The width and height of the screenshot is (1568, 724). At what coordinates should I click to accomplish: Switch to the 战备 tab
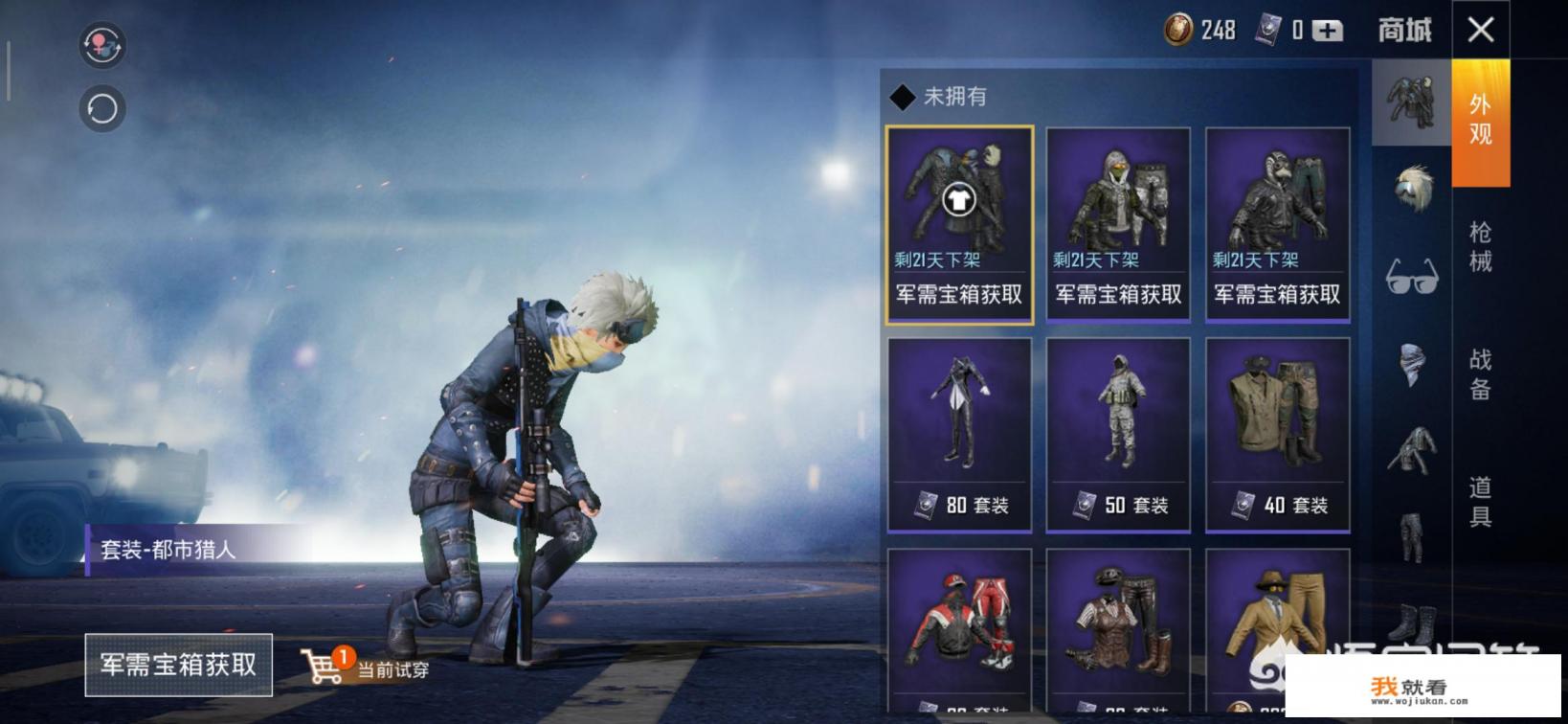1480,373
